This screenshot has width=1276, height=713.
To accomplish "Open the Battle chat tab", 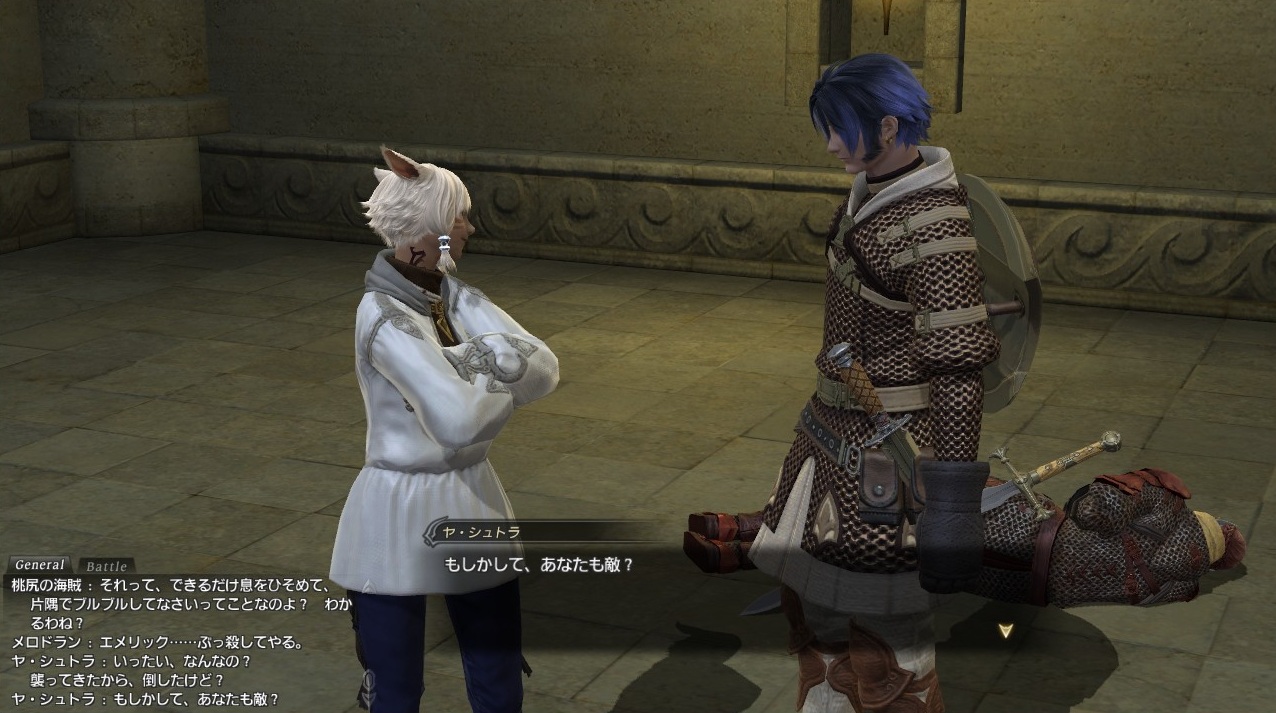I will click(x=106, y=566).
